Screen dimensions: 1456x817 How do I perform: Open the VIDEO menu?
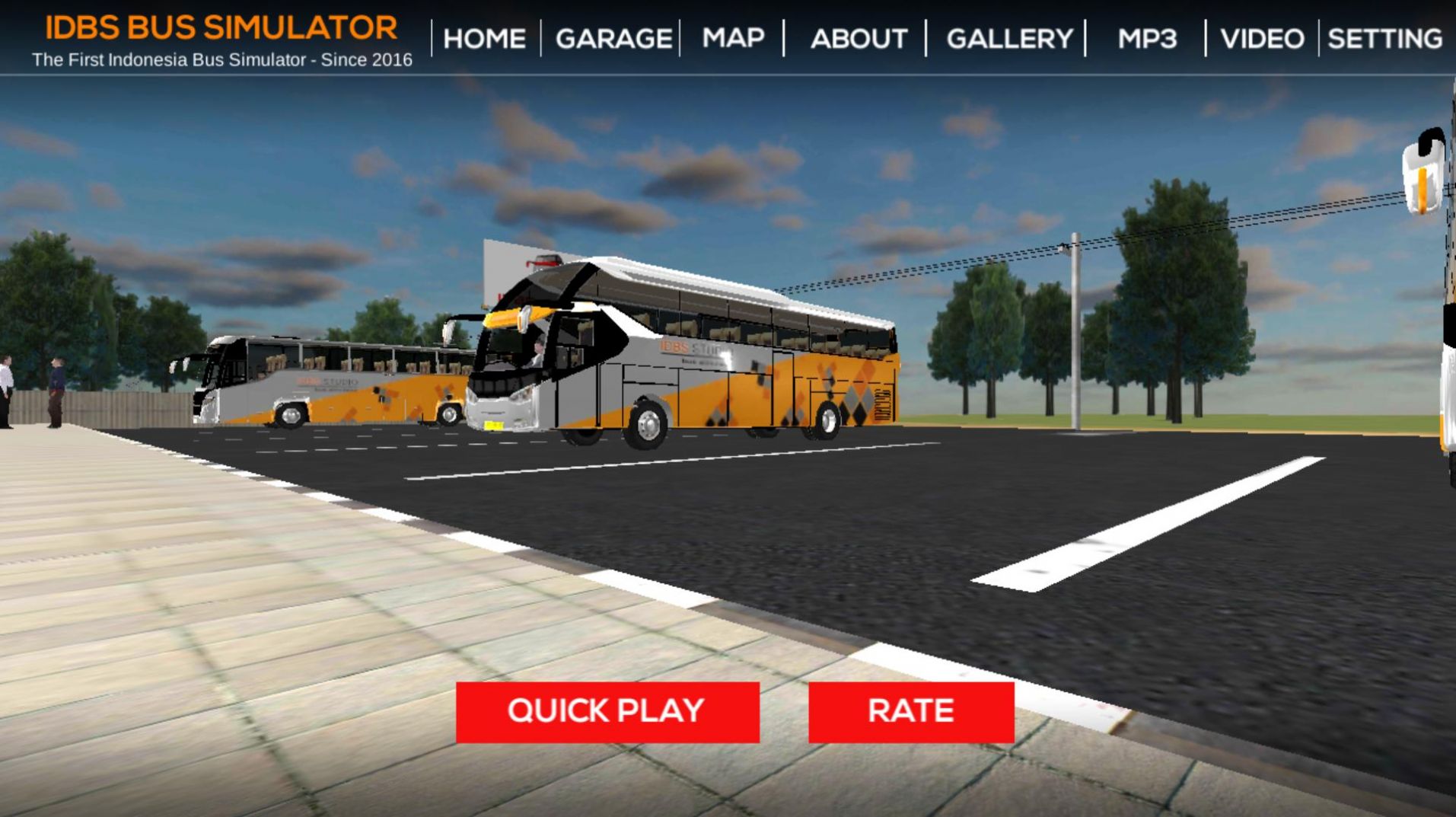coord(1262,38)
